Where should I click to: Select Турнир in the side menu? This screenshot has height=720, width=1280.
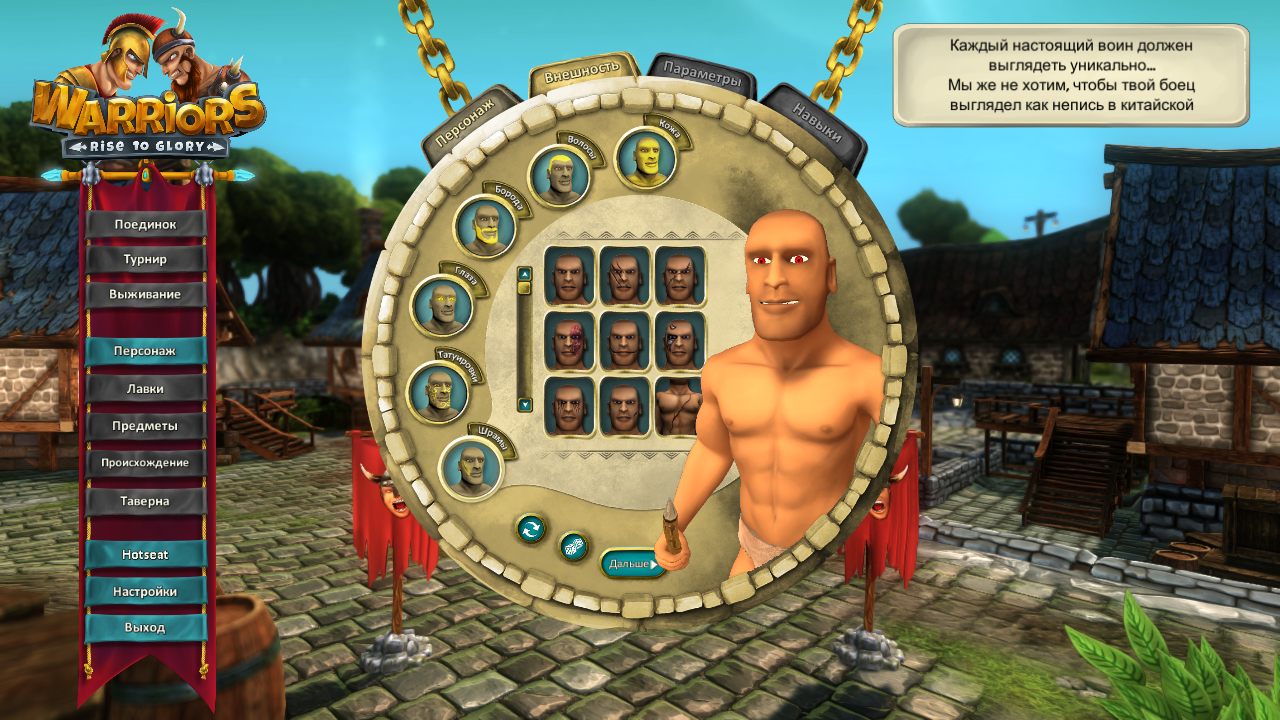coord(148,257)
